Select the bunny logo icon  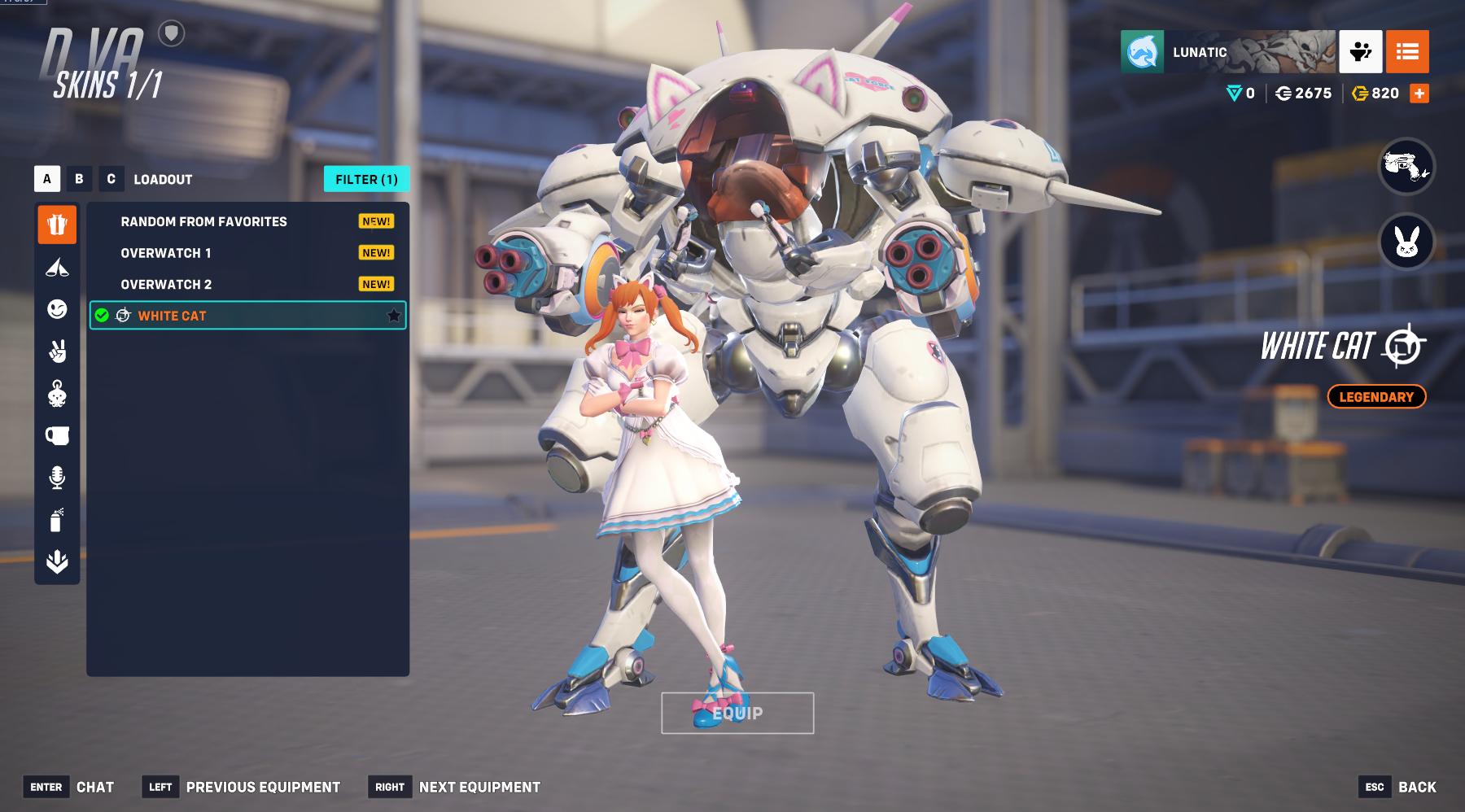(x=1406, y=242)
